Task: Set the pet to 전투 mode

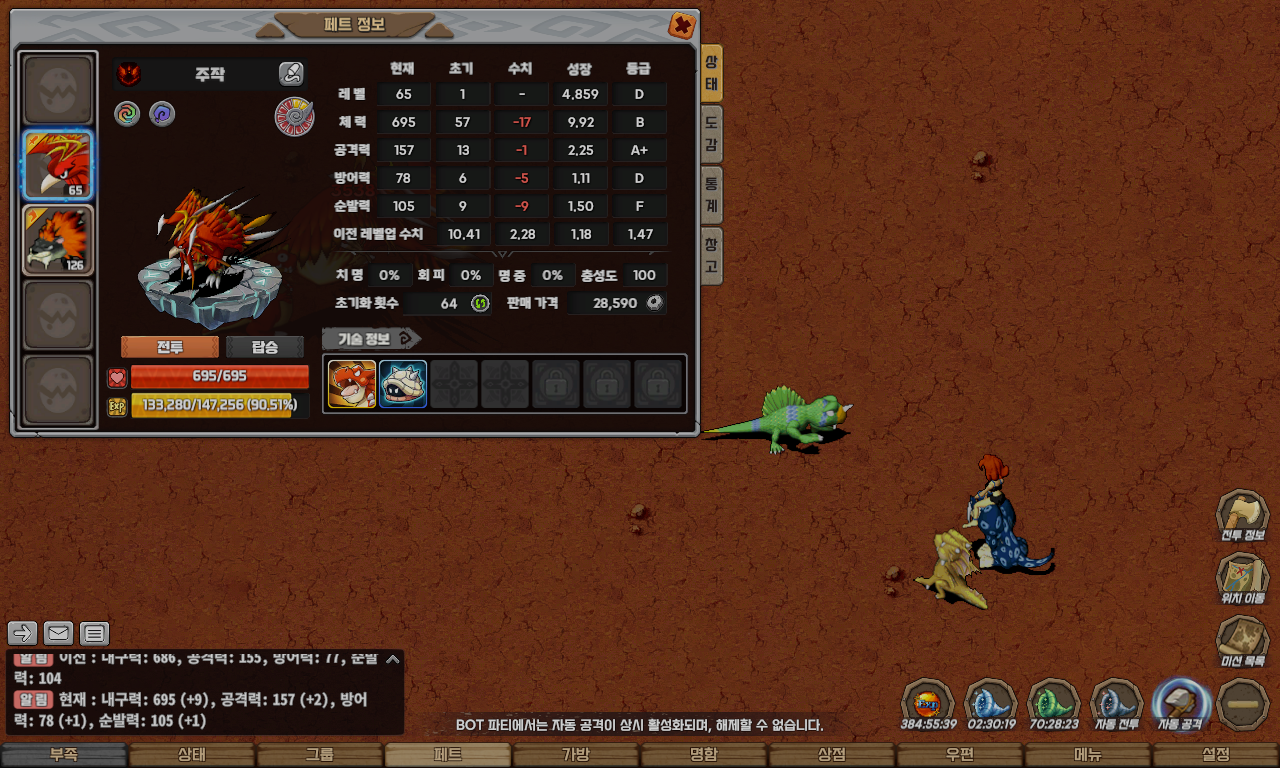Action: click(x=170, y=347)
